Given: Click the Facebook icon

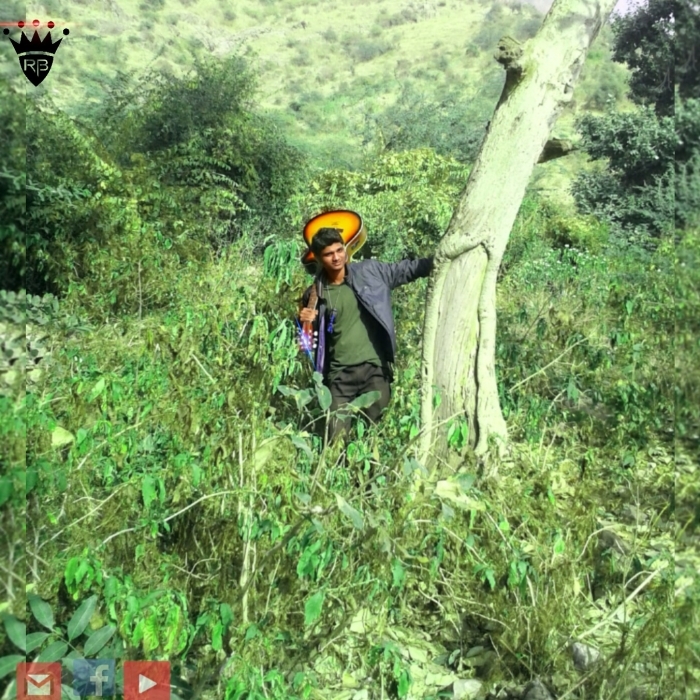Looking at the screenshot, I should pos(93,680).
